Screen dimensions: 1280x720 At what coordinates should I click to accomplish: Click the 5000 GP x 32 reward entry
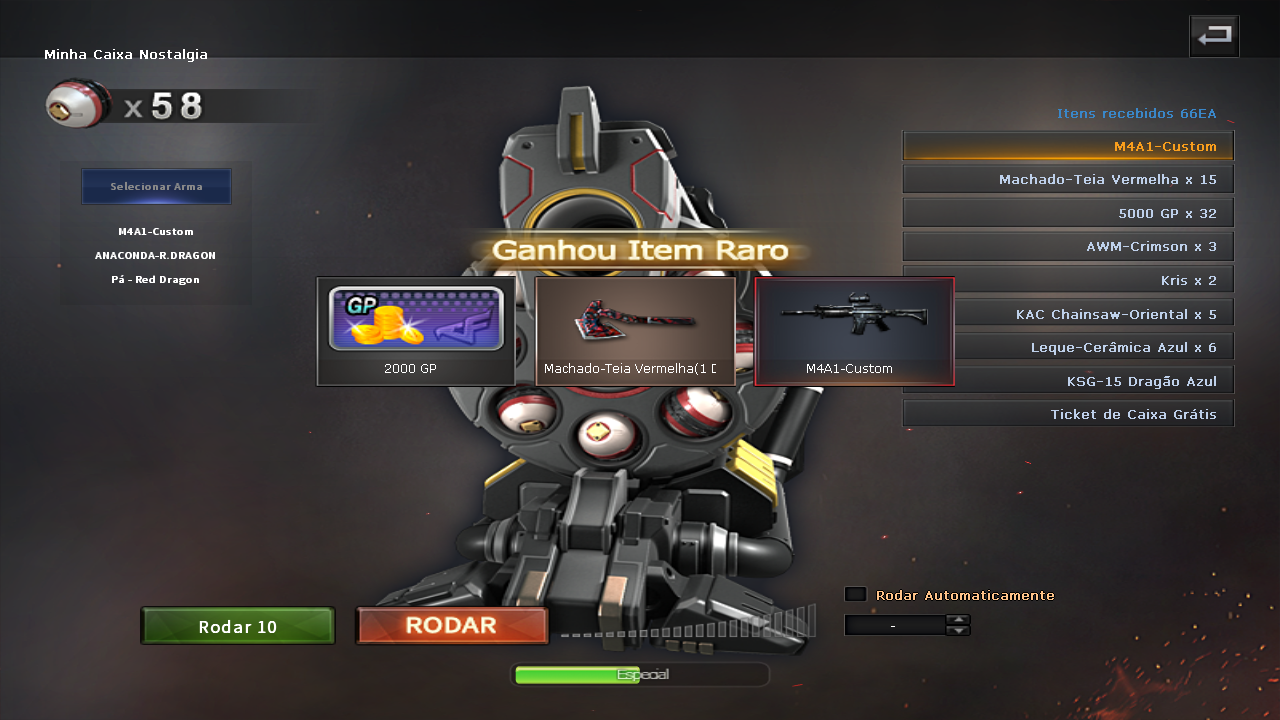1067,212
